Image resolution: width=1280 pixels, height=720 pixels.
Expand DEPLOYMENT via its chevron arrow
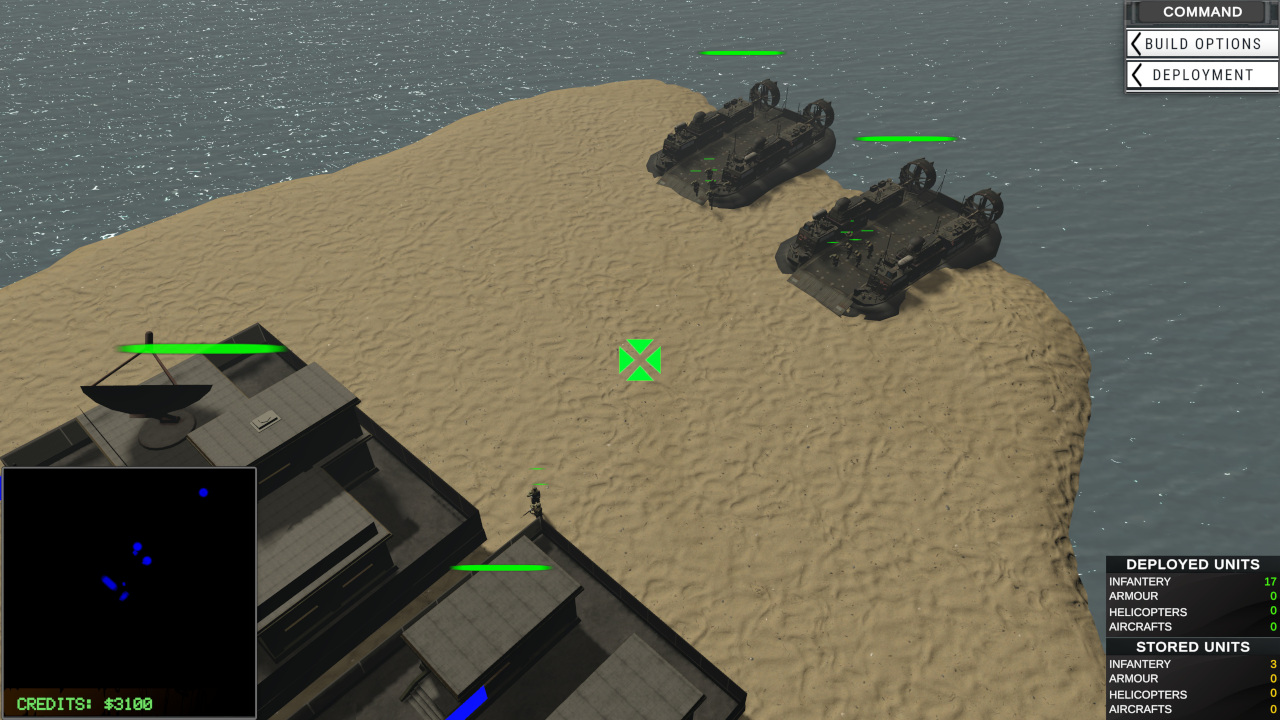(x=1135, y=75)
